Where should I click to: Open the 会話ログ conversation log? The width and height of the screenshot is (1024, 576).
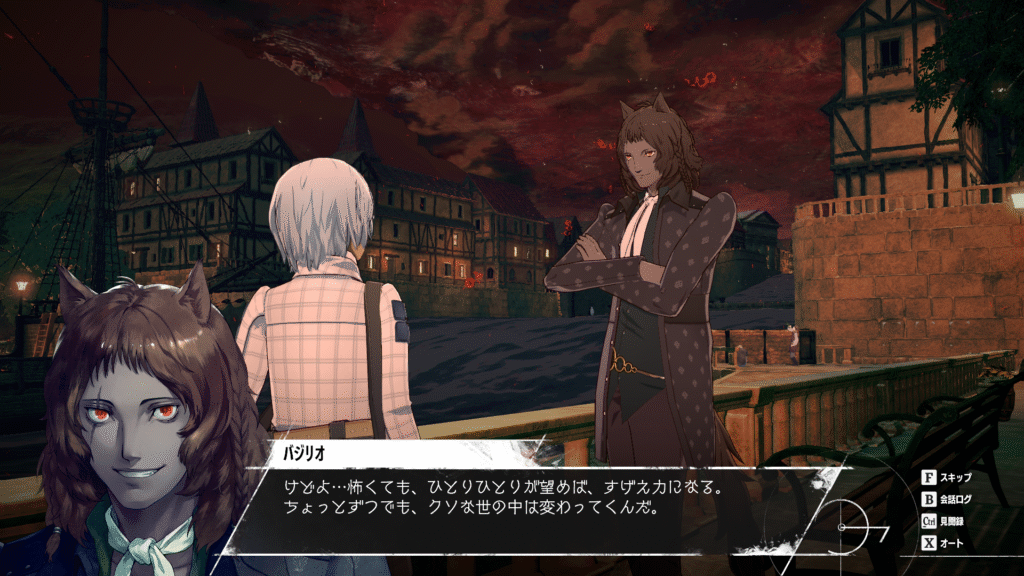click(x=950, y=499)
